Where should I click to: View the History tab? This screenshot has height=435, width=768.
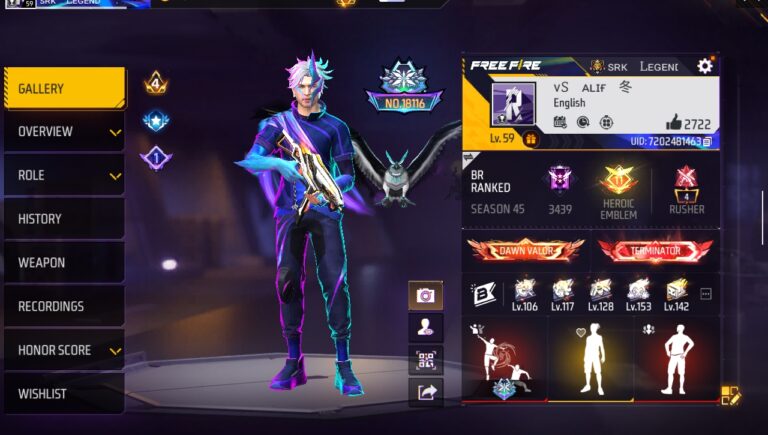coord(64,219)
